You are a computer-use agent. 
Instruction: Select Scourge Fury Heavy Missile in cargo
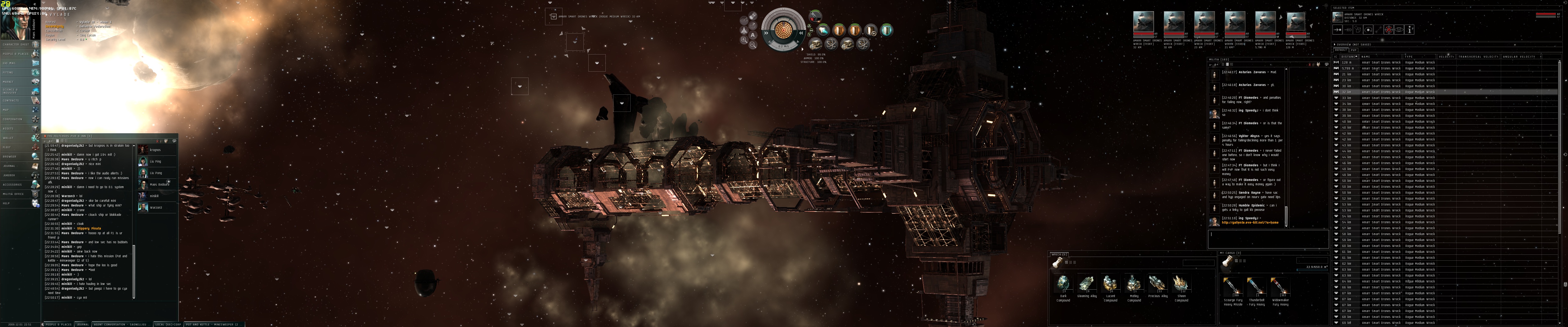pyautogui.click(x=1233, y=287)
